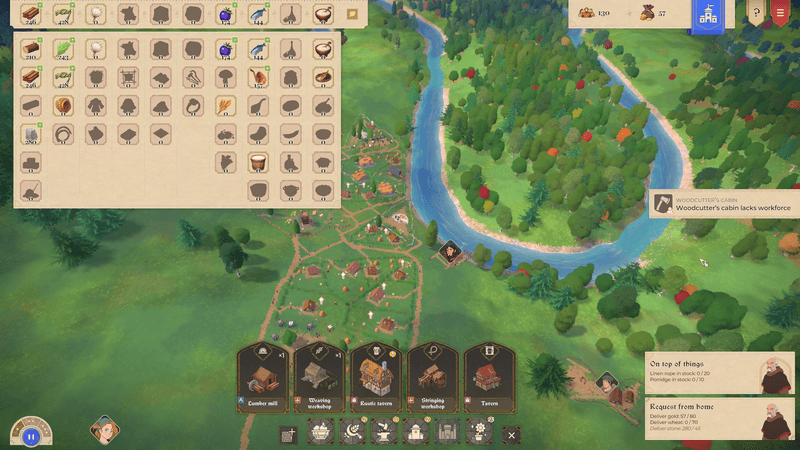
Task: Pick the Rustic tavern building card
Action: click(375, 378)
